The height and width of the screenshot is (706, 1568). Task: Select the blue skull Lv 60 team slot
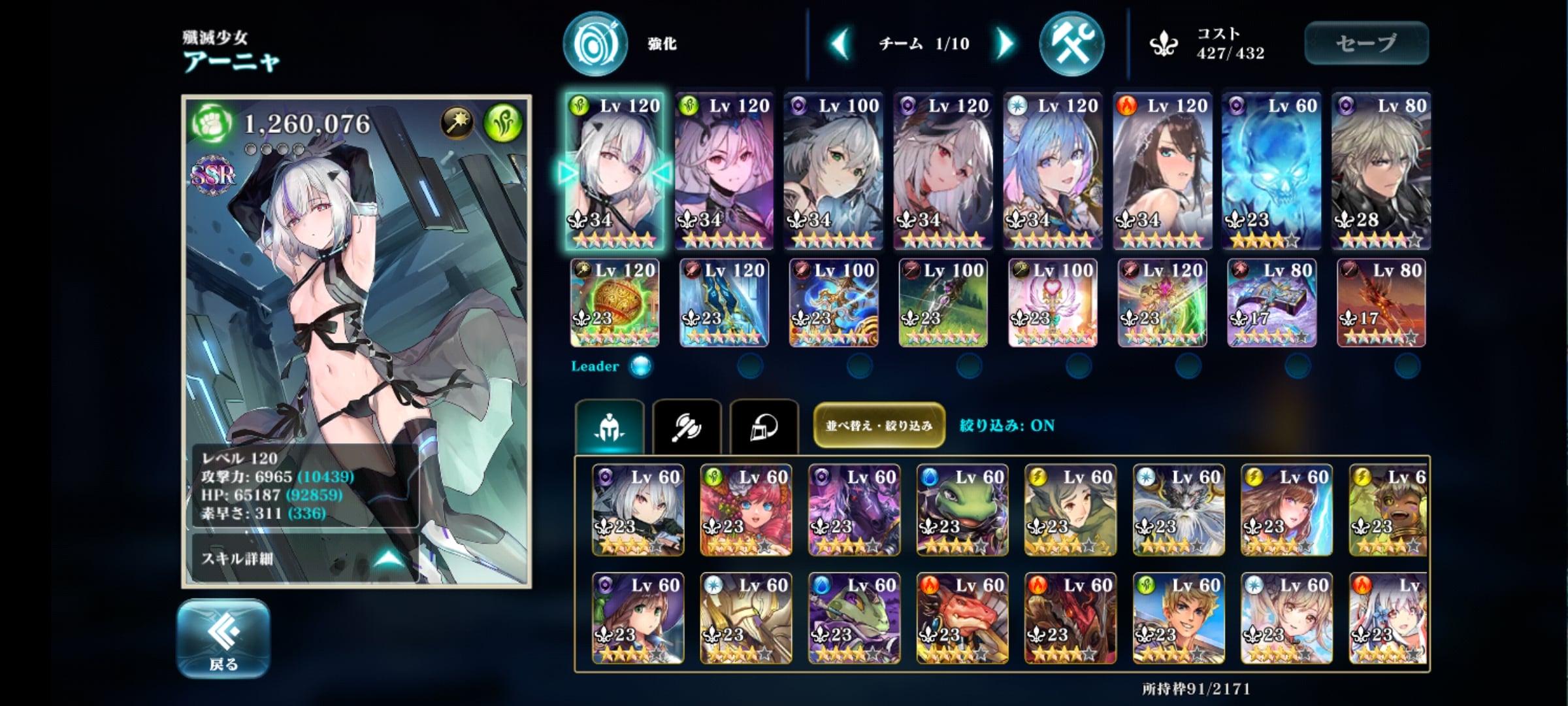click(1271, 171)
